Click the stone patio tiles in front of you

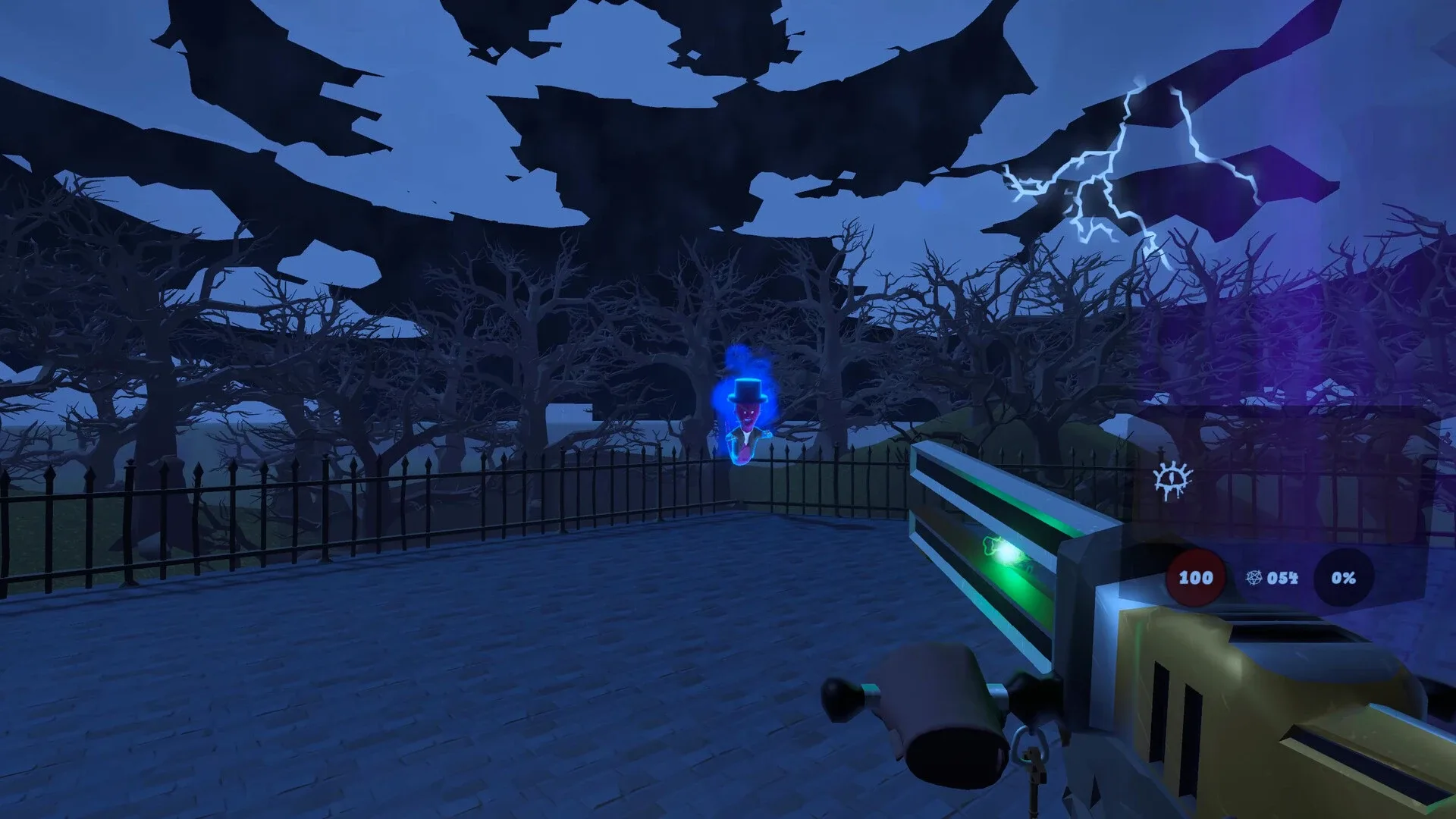[x=531, y=682]
